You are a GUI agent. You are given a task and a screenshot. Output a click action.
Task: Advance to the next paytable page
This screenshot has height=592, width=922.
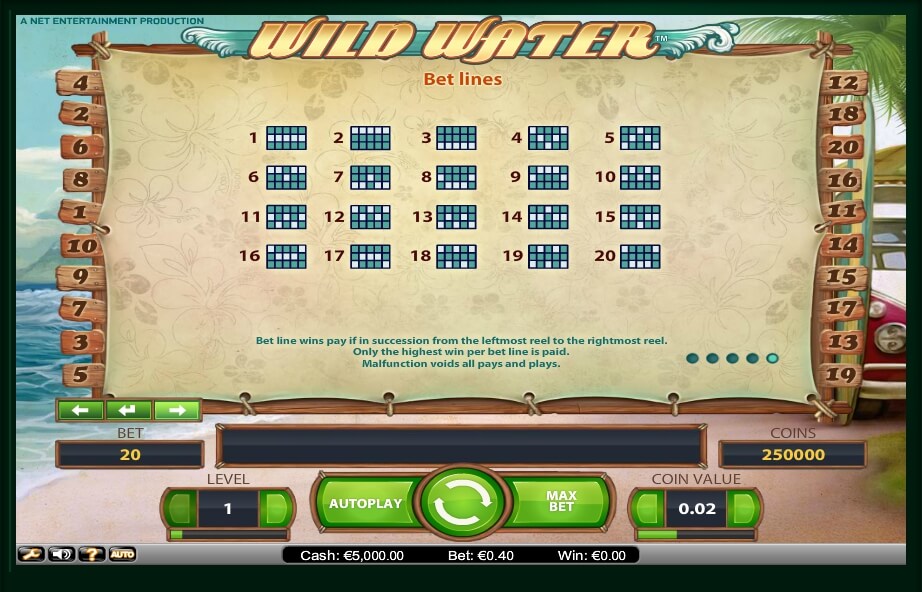(176, 410)
